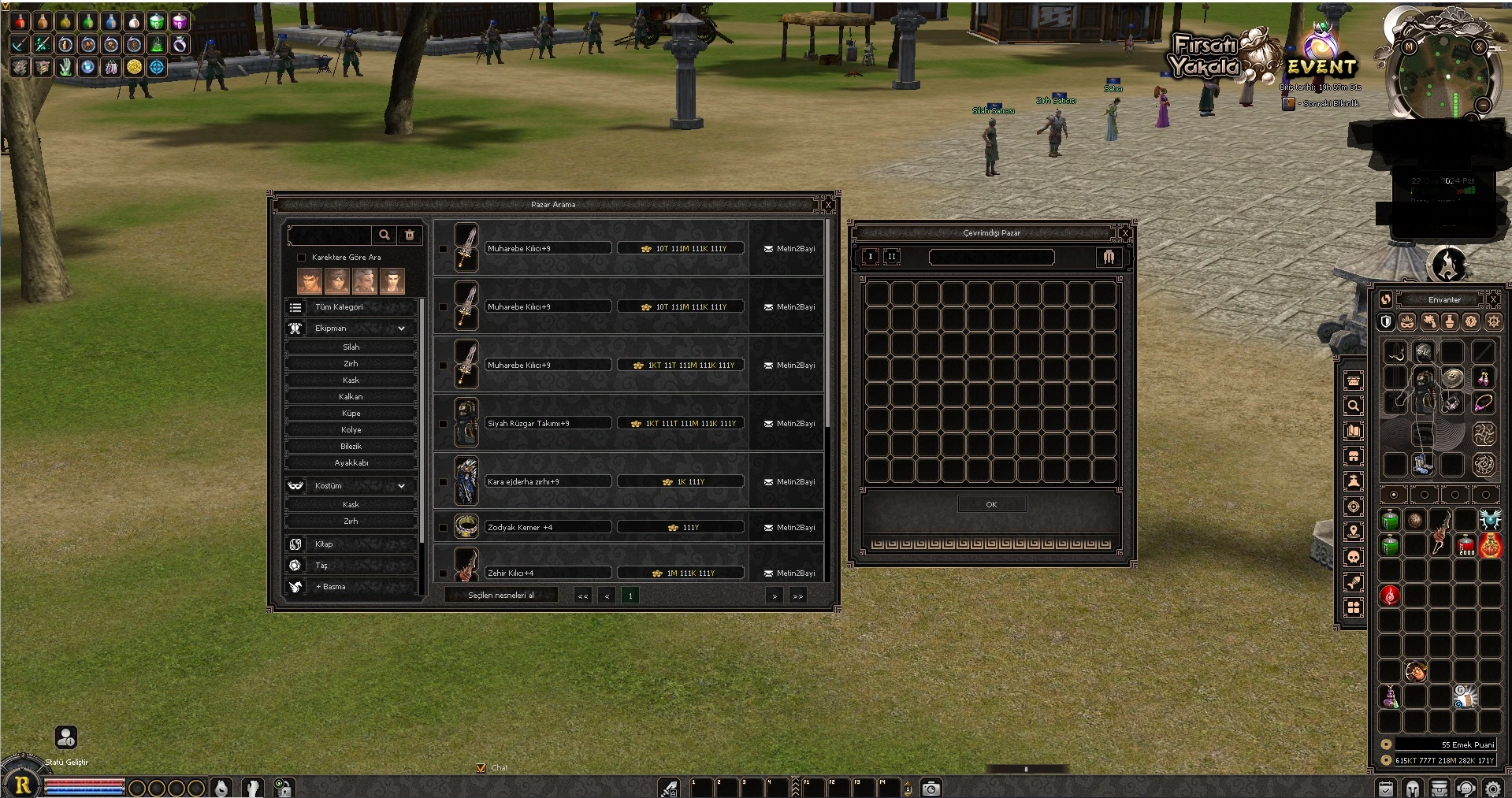Close the Envanter window
The width and height of the screenshot is (1512, 798).
pyautogui.click(x=1493, y=299)
